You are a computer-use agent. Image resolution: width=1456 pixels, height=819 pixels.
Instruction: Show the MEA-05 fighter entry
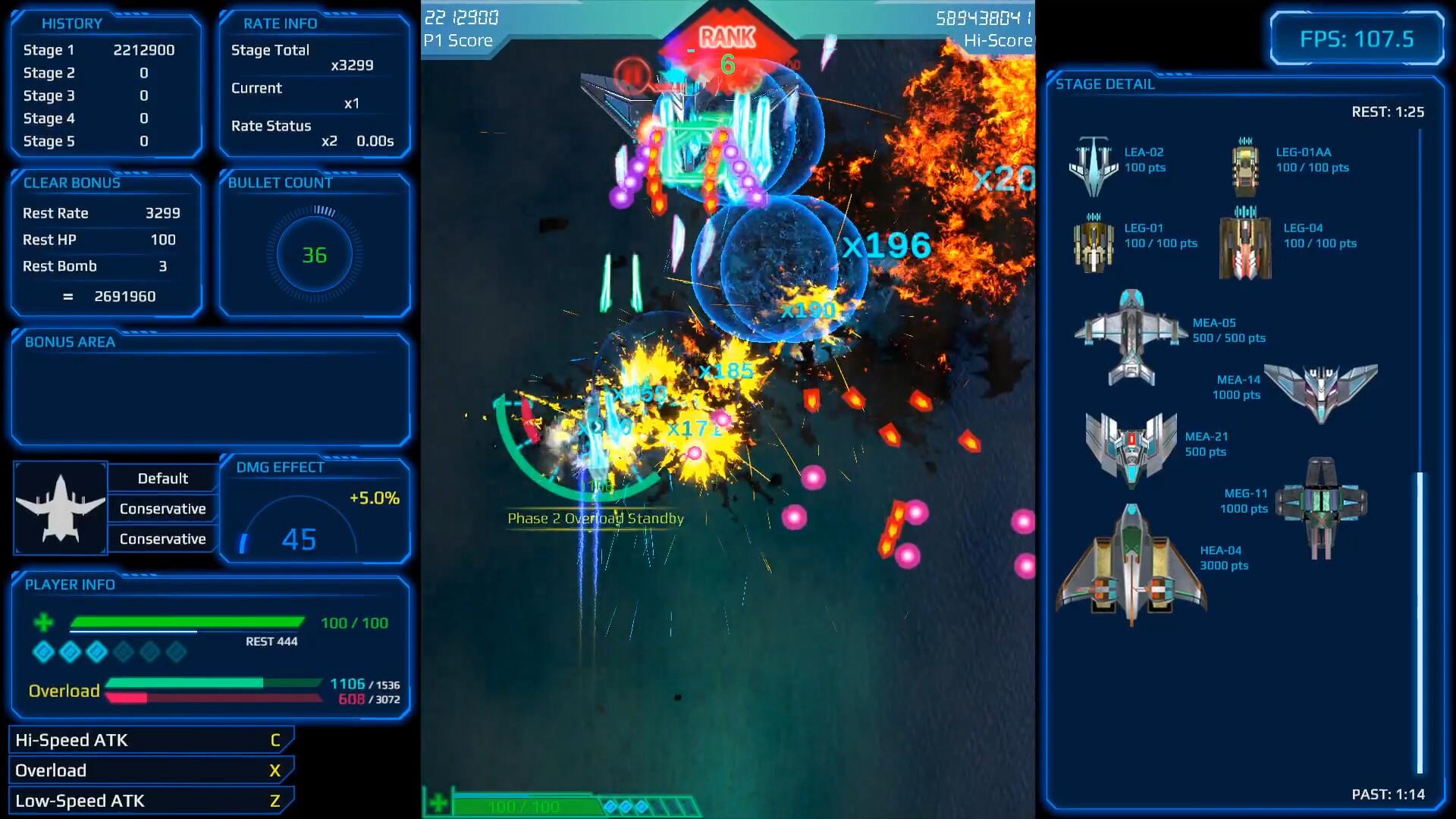pyautogui.click(x=1131, y=337)
